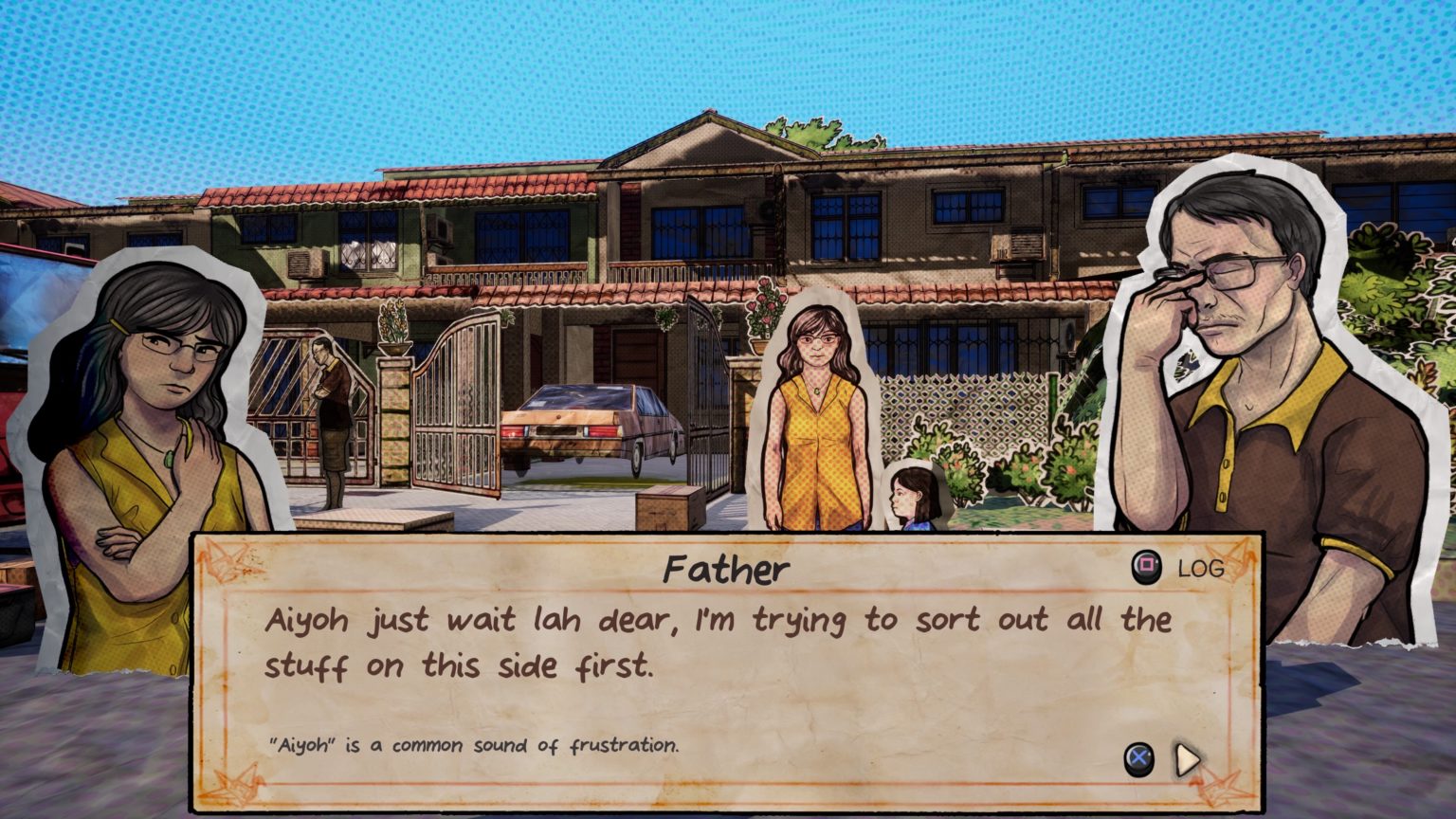Open the LOG history
Viewport: 1456px width, 819px height.
(x=1199, y=569)
